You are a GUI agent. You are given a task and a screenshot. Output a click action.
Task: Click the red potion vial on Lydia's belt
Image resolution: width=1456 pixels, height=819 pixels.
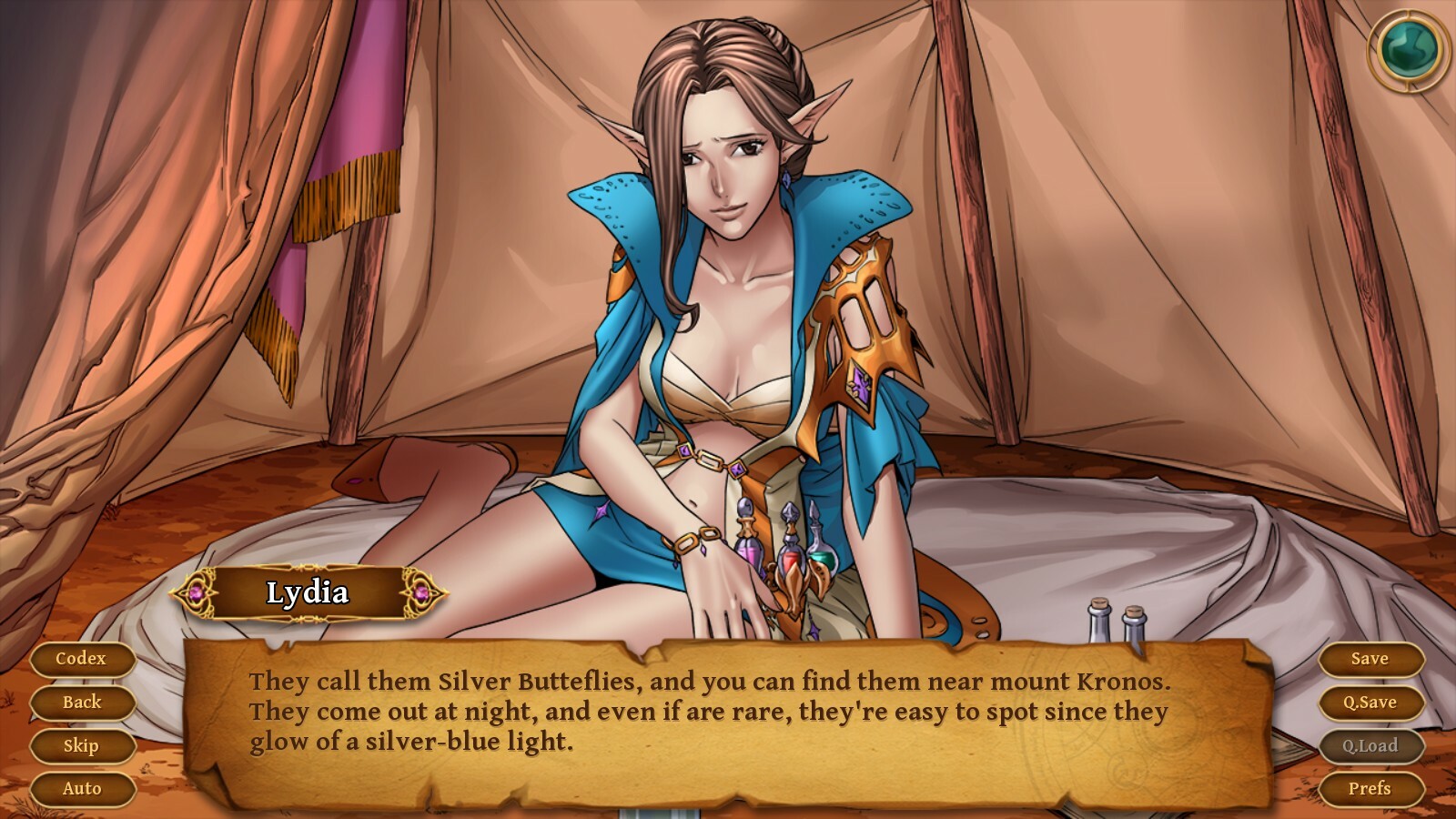click(x=790, y=561)
